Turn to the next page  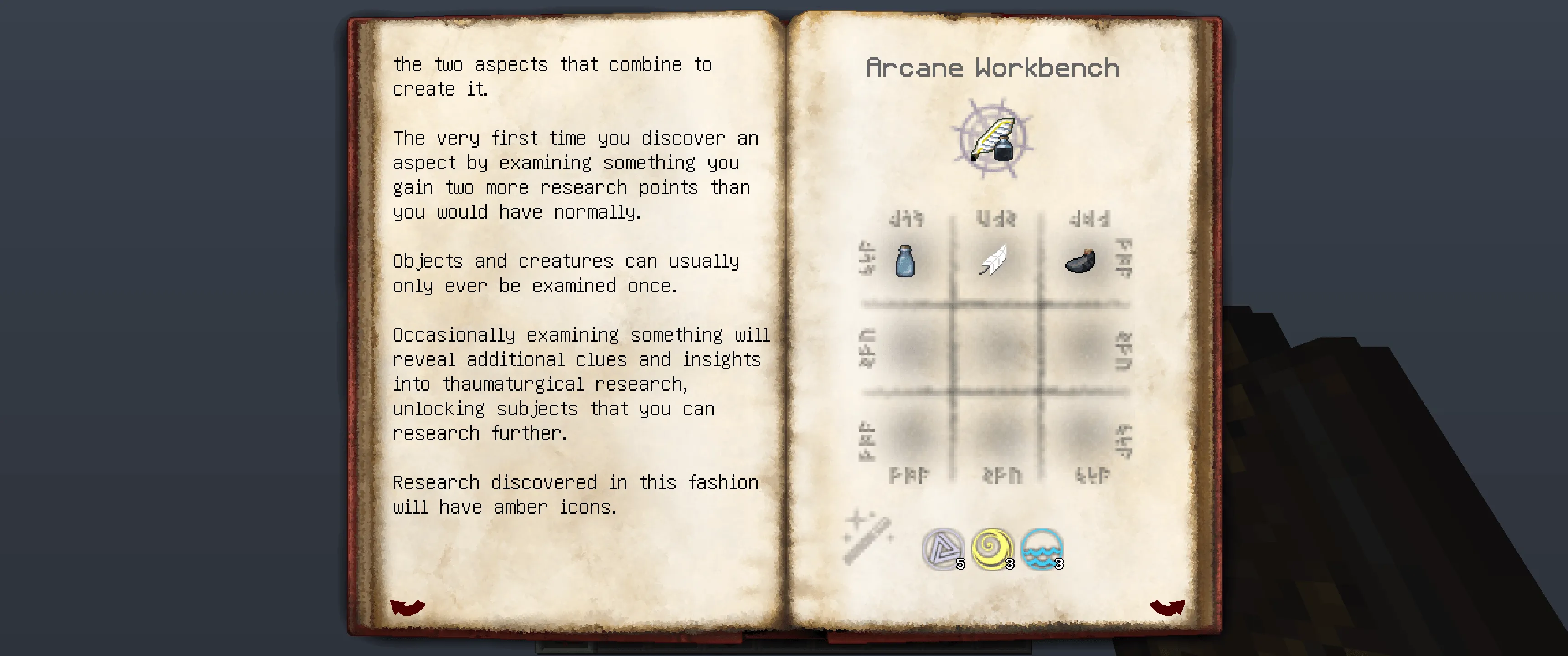click(1167, 606)
